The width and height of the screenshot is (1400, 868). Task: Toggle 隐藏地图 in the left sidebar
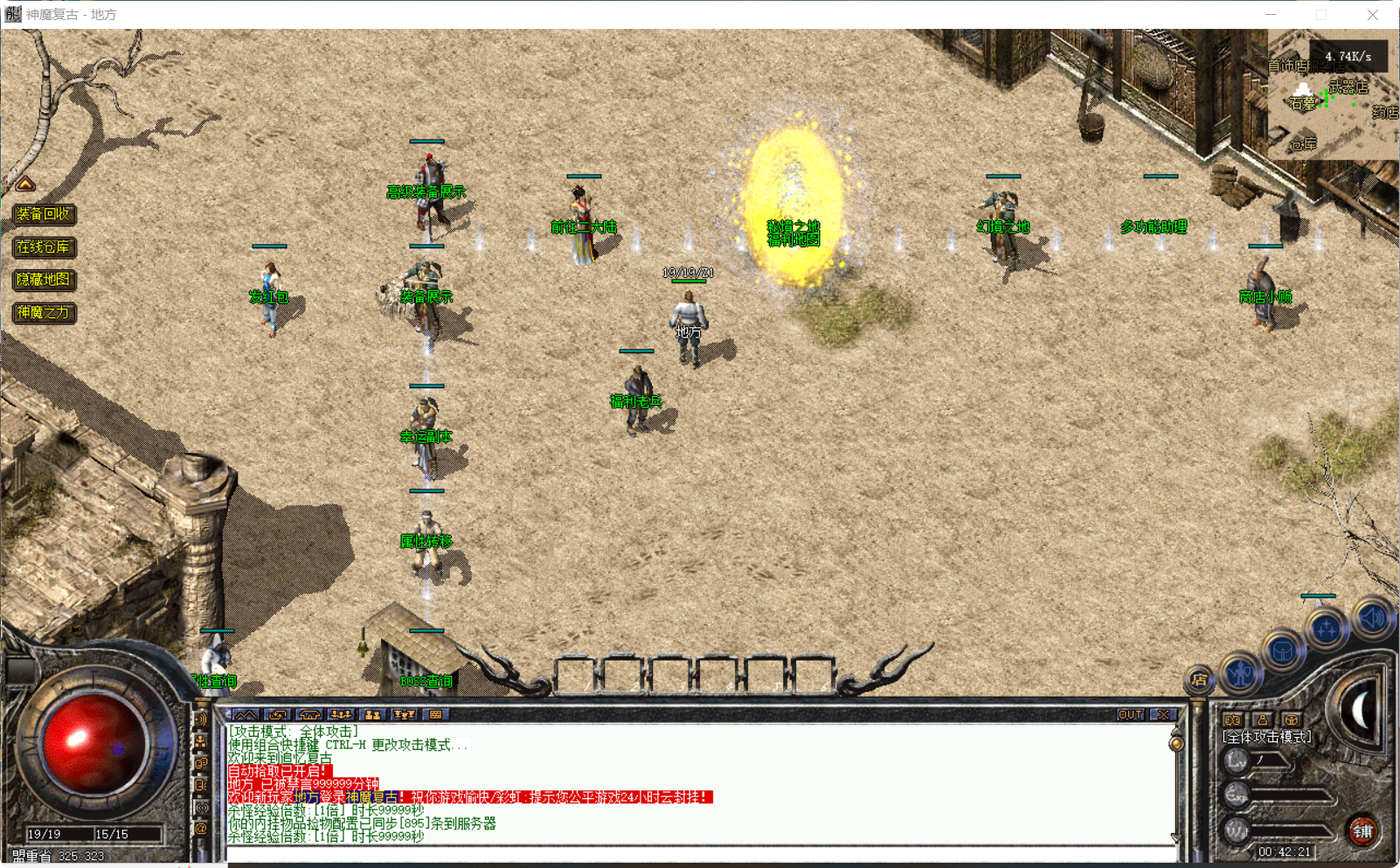pos(44,281)
